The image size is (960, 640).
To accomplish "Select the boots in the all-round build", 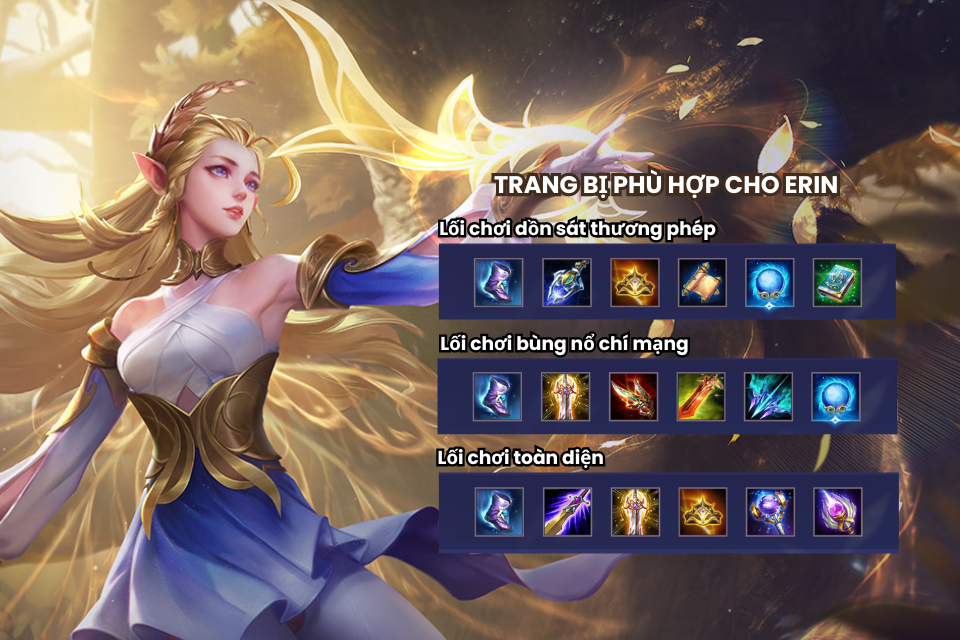I will coord(498,512).
